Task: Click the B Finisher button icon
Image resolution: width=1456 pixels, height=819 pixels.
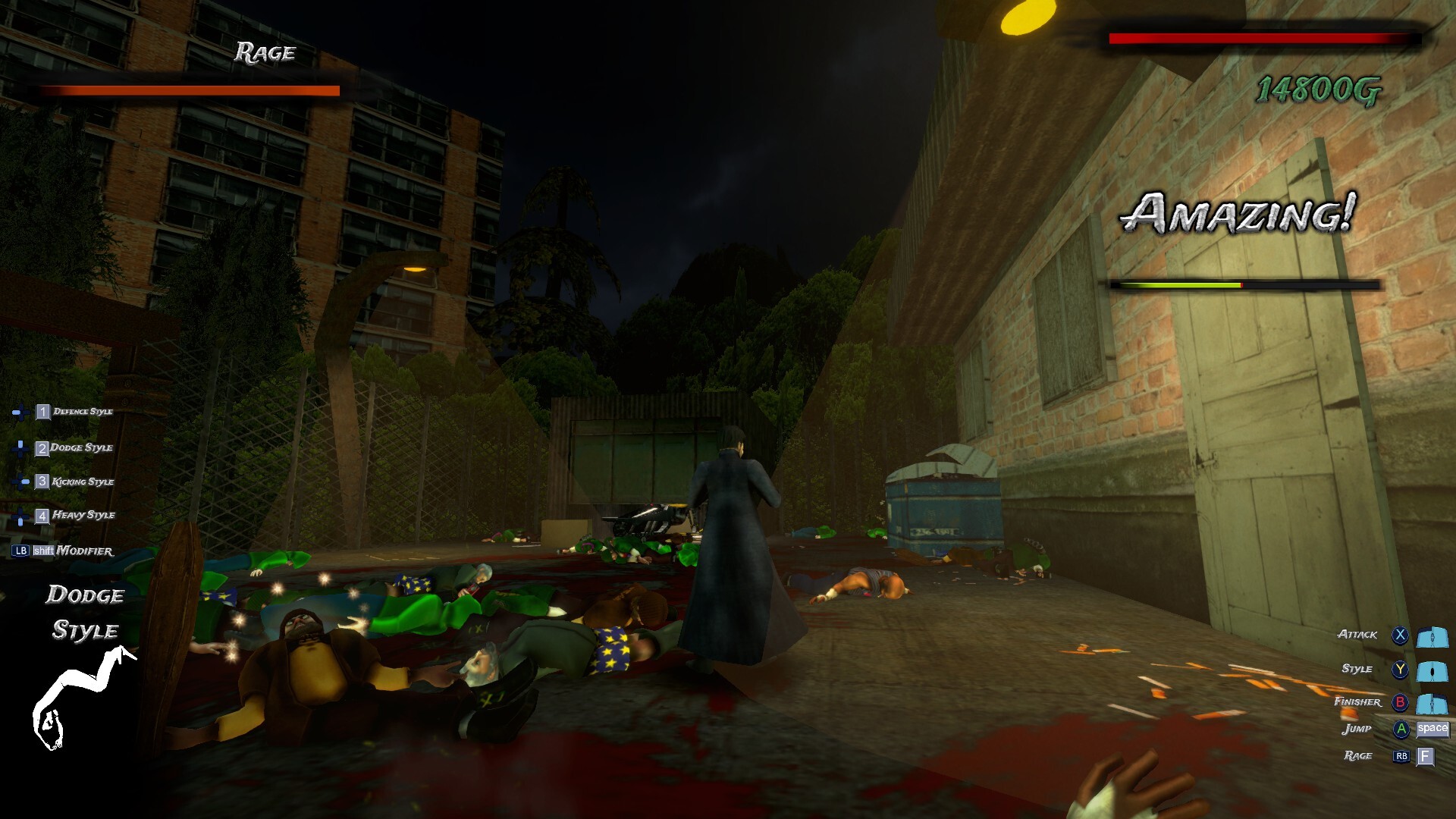Action: point(1400,702)
